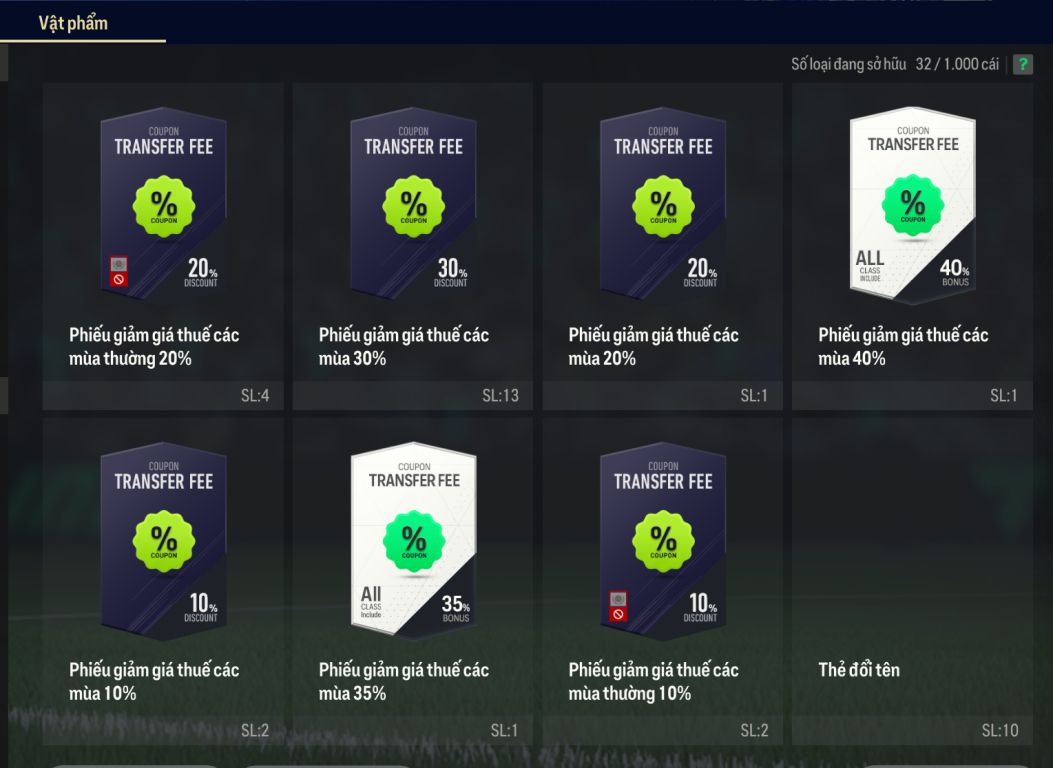The image size is (1053, 768).
Task: Select the white 35% bonus coupon
Action: coord(413,580)
